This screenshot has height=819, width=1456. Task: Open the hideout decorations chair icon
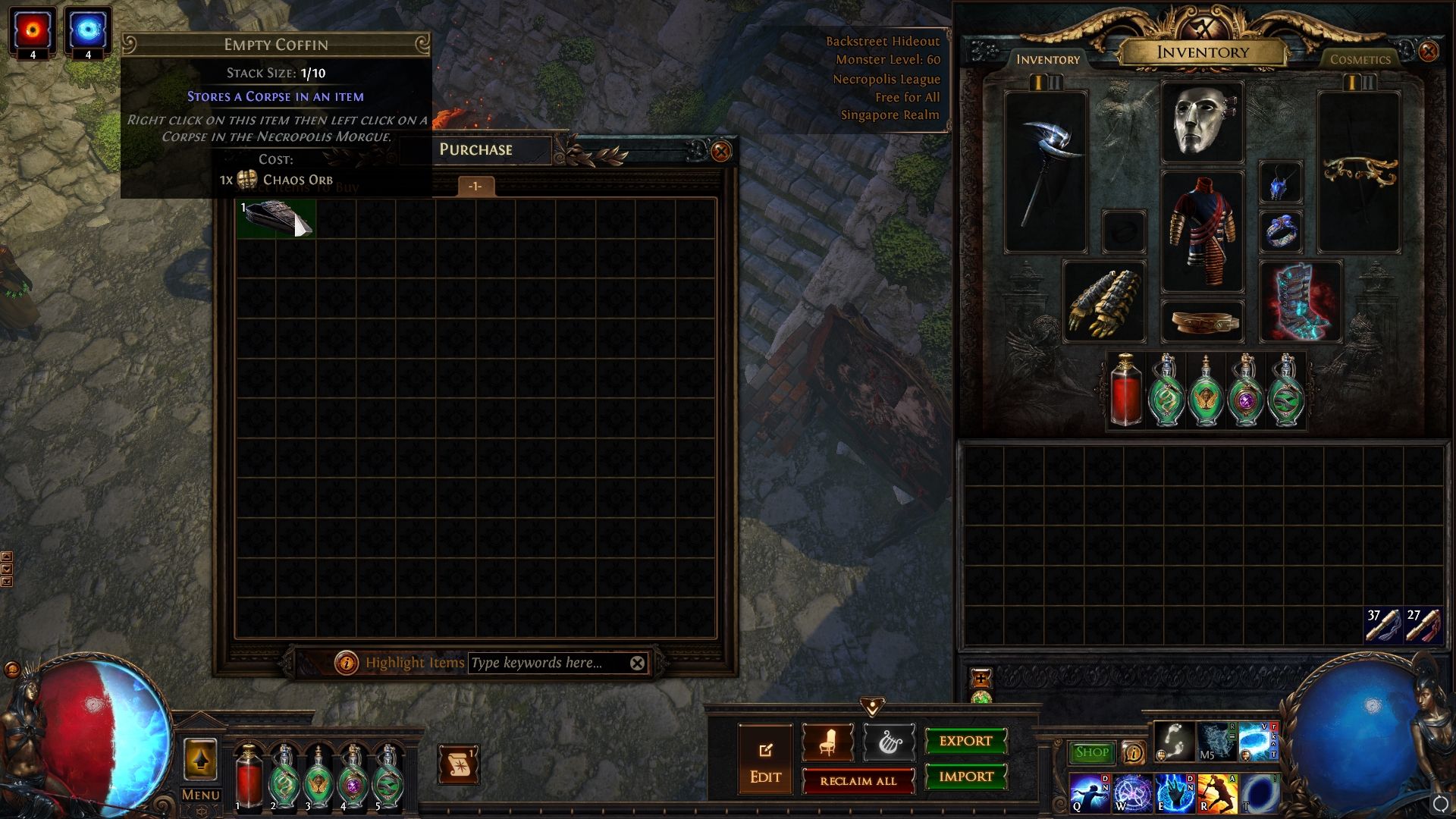tap(827, 742)
